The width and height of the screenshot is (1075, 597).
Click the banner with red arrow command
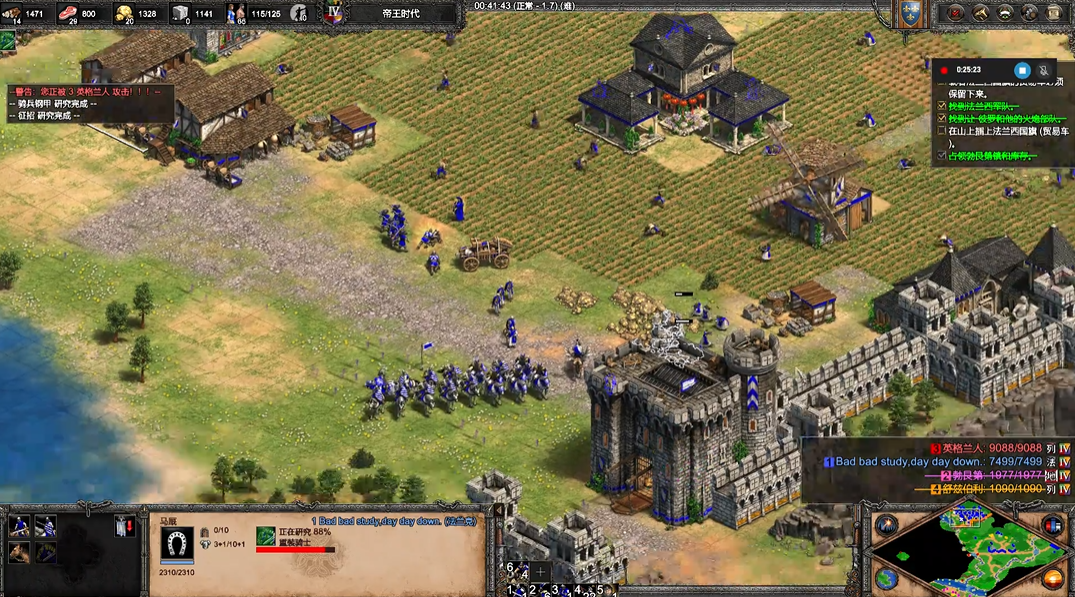(125, 526)
